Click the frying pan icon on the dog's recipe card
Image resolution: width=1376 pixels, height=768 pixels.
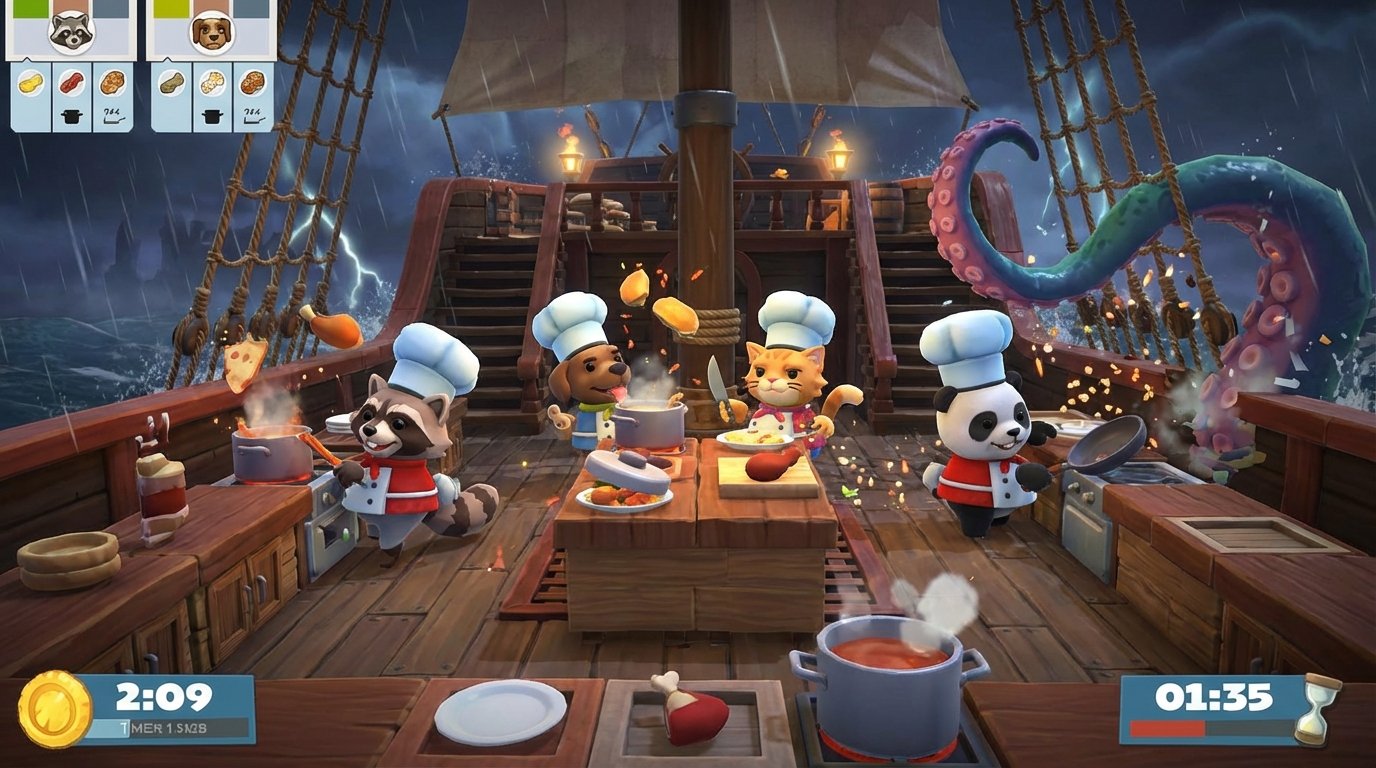click(x=253, y=116)
